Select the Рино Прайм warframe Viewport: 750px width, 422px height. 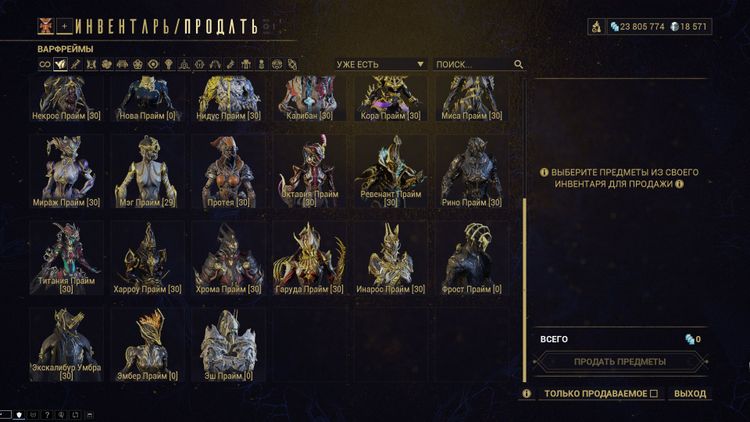tap(470, 172)
